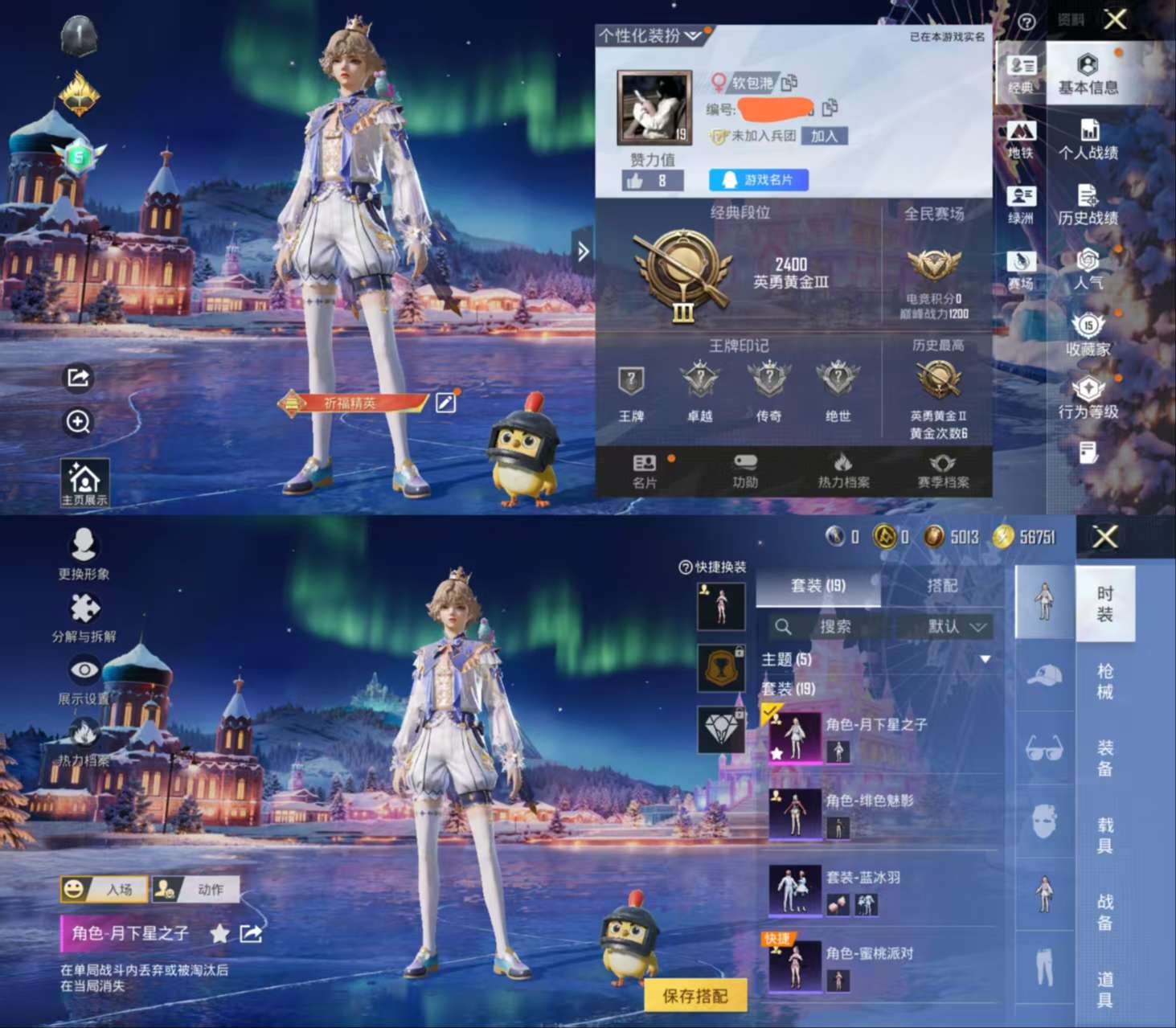The height and width of the screenshot is (1028, 1176).
Task: Switch to the 搭配 tab
Action: click(942, 586)
